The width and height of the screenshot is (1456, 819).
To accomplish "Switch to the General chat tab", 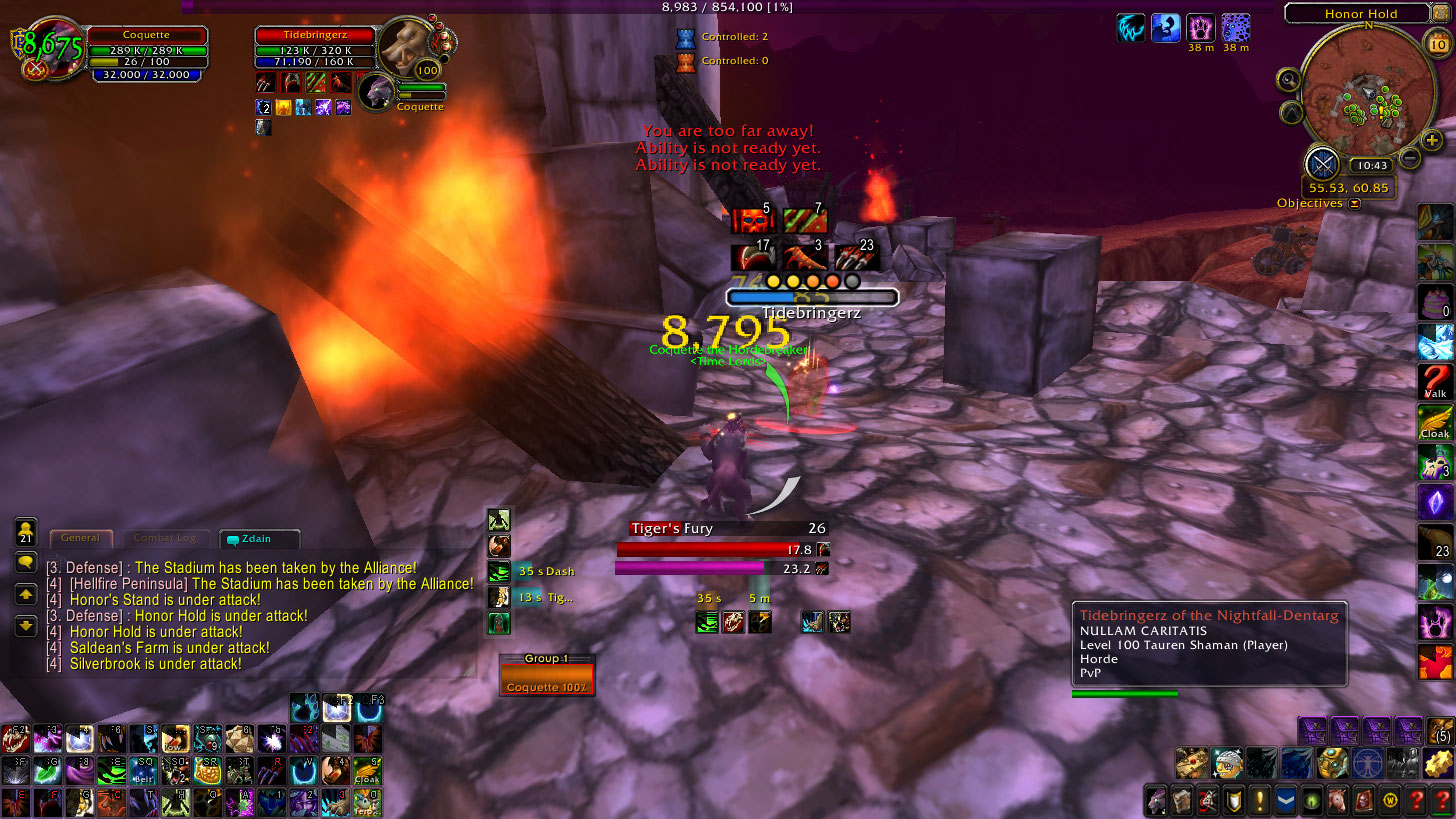I will click(81, 538).
